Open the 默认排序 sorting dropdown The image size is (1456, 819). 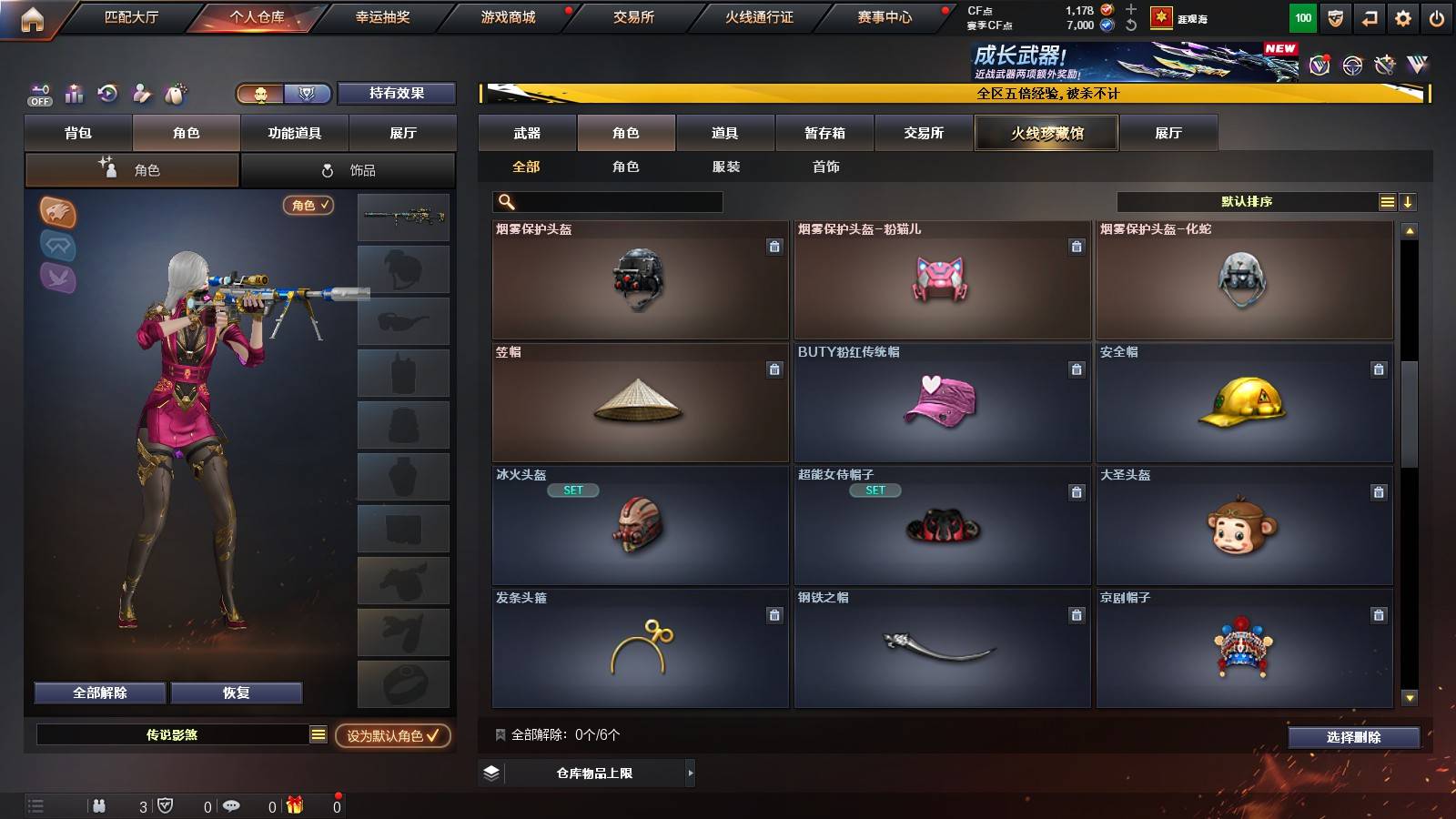point(1247,201)
